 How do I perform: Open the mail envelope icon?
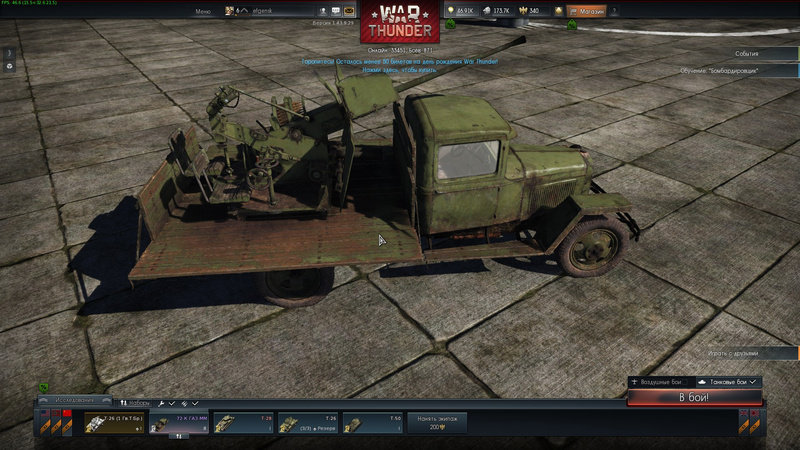350,11
